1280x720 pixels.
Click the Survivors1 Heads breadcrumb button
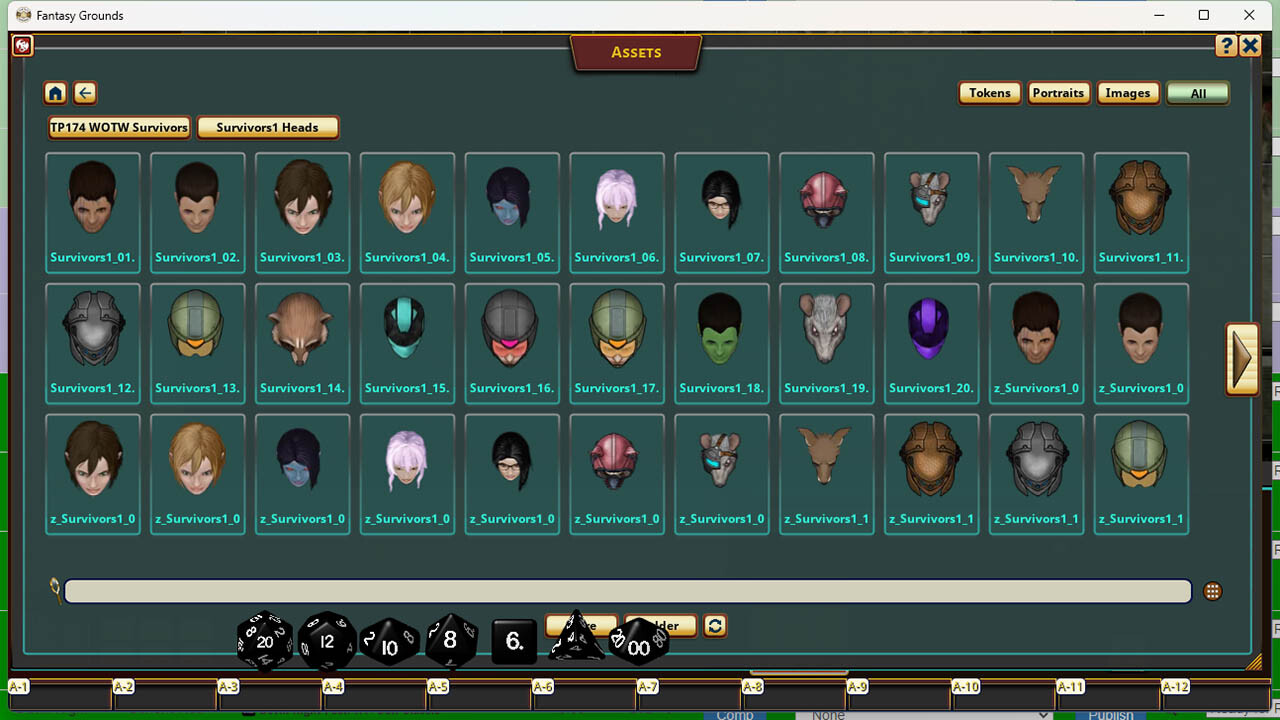click(268, 127)
